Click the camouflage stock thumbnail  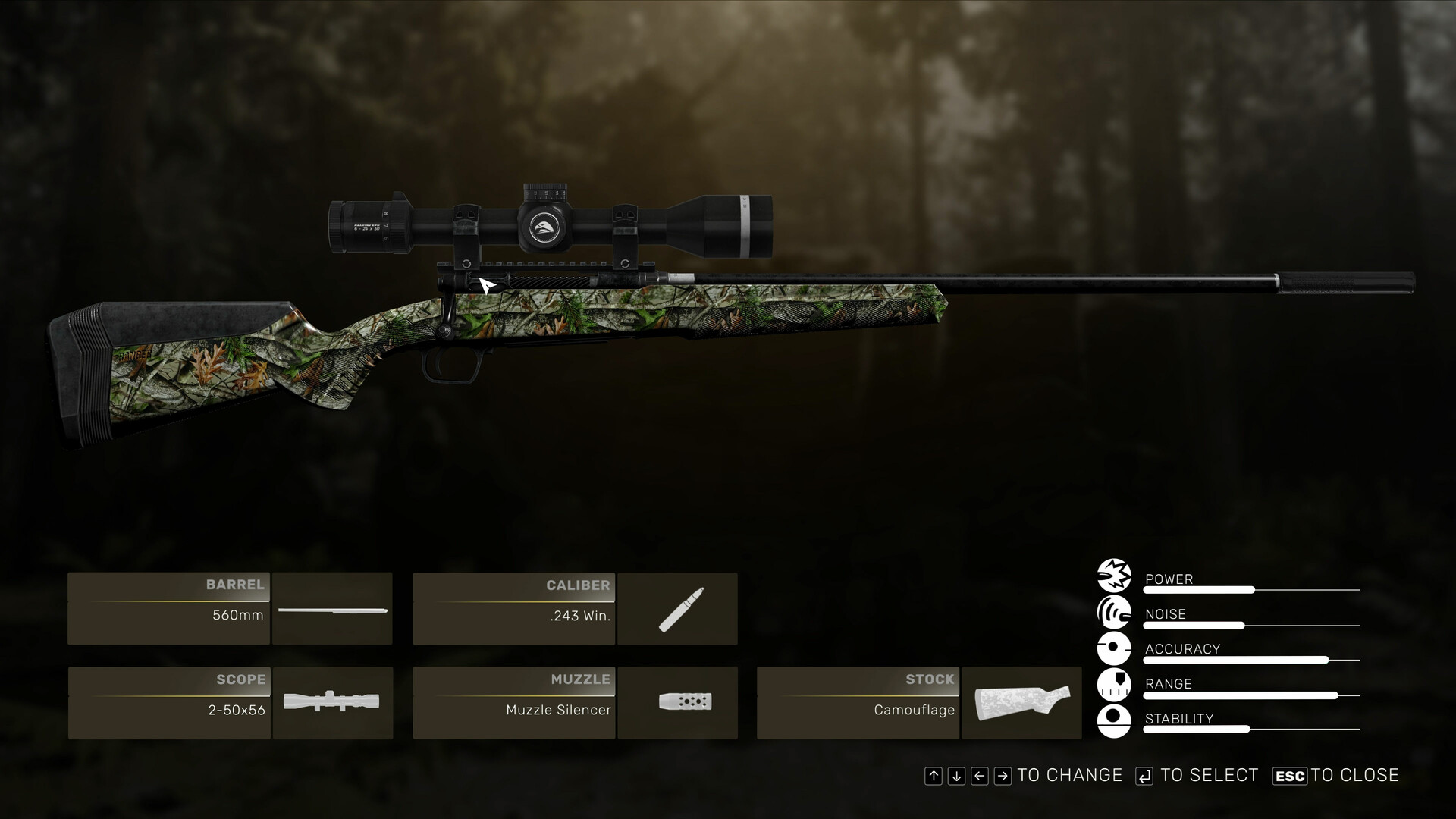click(x=1021, y=703)
